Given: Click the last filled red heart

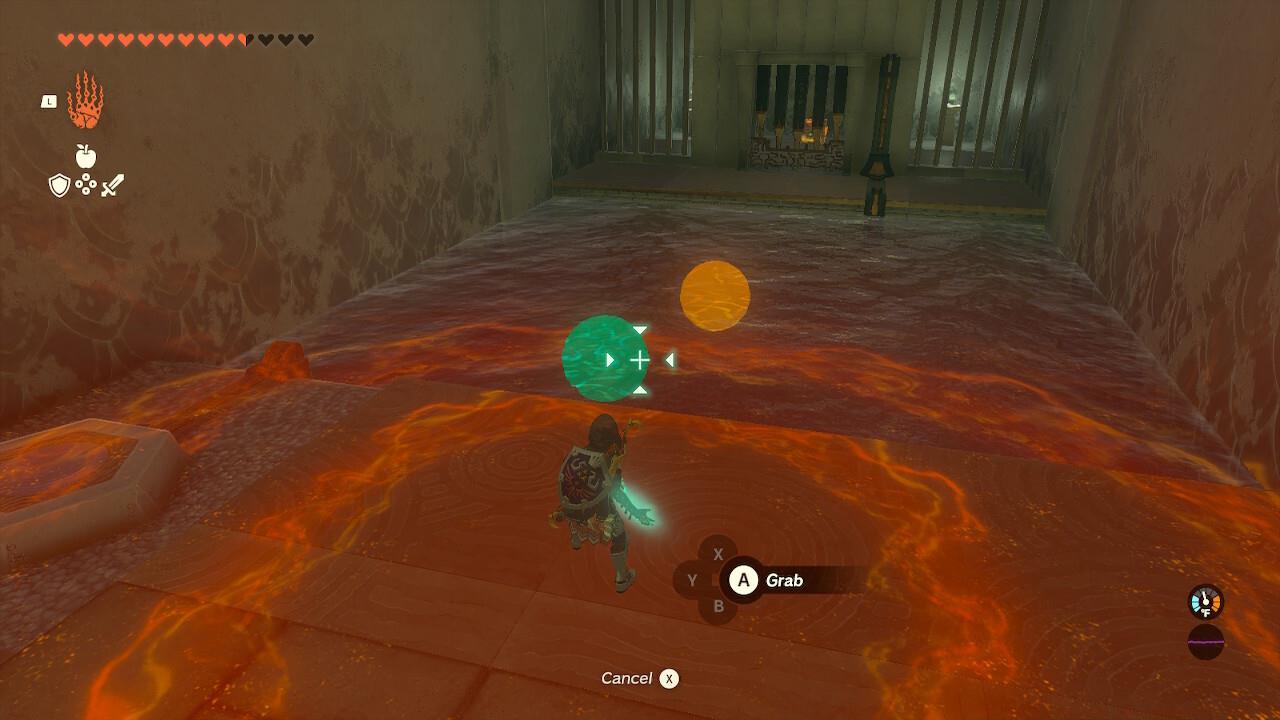Looking at the screenshot, I should pyautogui.click(x=222, y=38).
